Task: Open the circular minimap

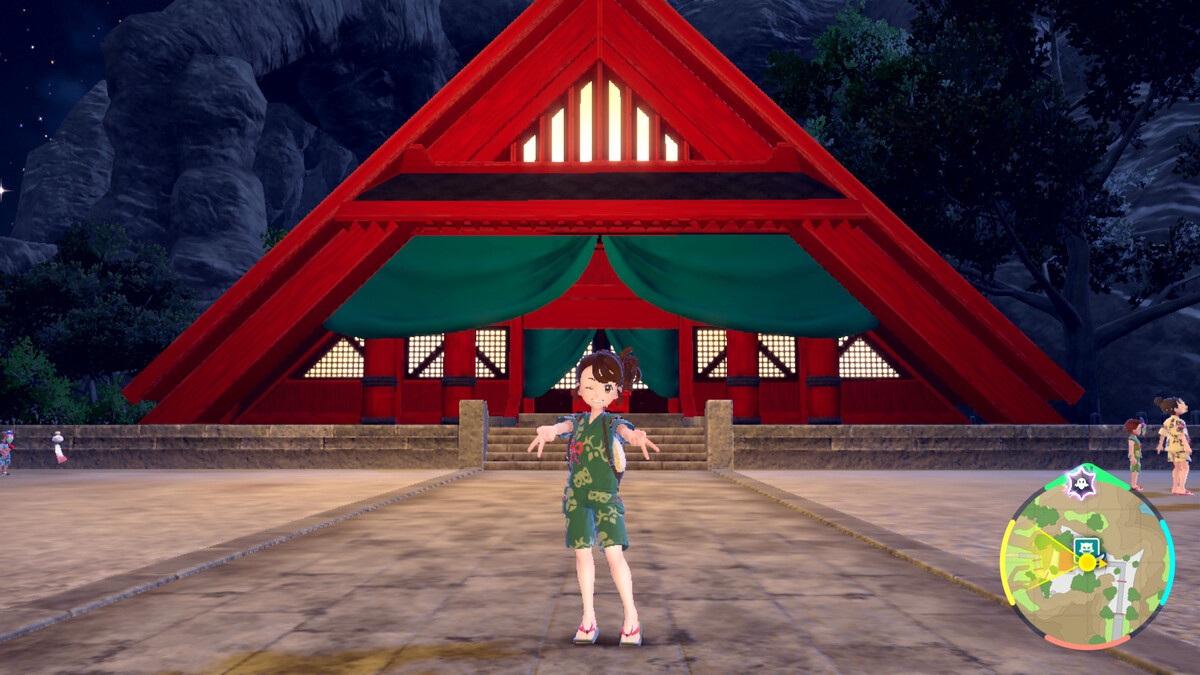Action: [1086, 556]
